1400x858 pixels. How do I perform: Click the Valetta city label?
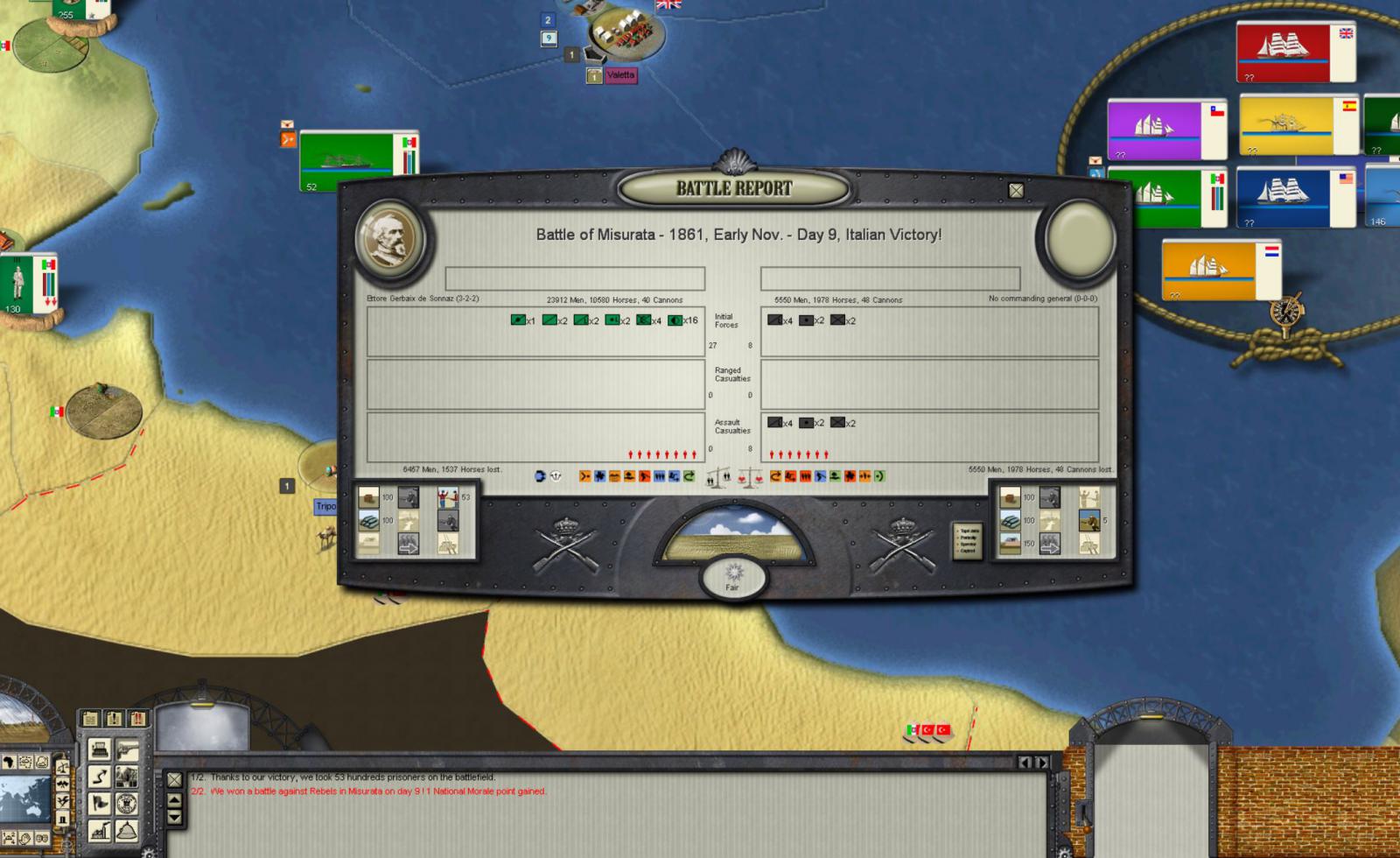point(620,75)
